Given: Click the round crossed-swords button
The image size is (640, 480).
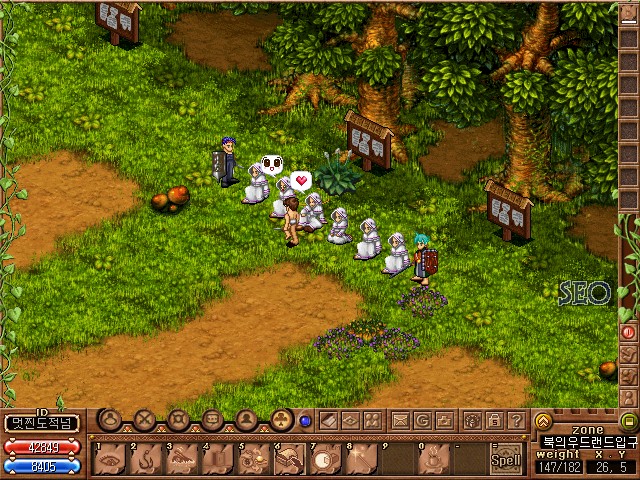Looking at the screenshot, I should point(145,420).
